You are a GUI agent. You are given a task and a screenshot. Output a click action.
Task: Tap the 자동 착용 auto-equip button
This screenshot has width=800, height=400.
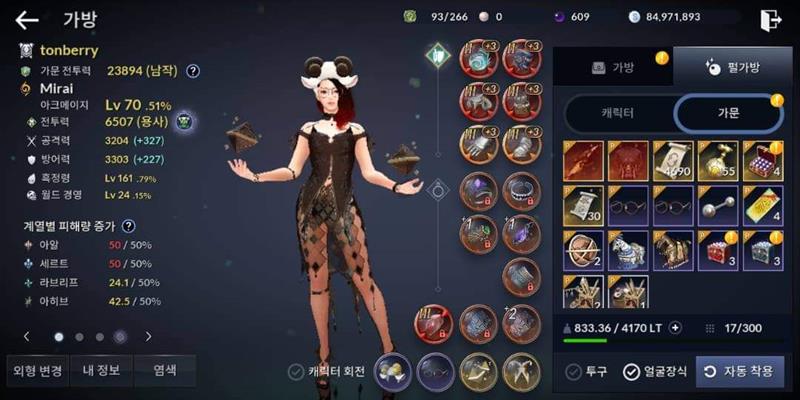click(740, 371)
